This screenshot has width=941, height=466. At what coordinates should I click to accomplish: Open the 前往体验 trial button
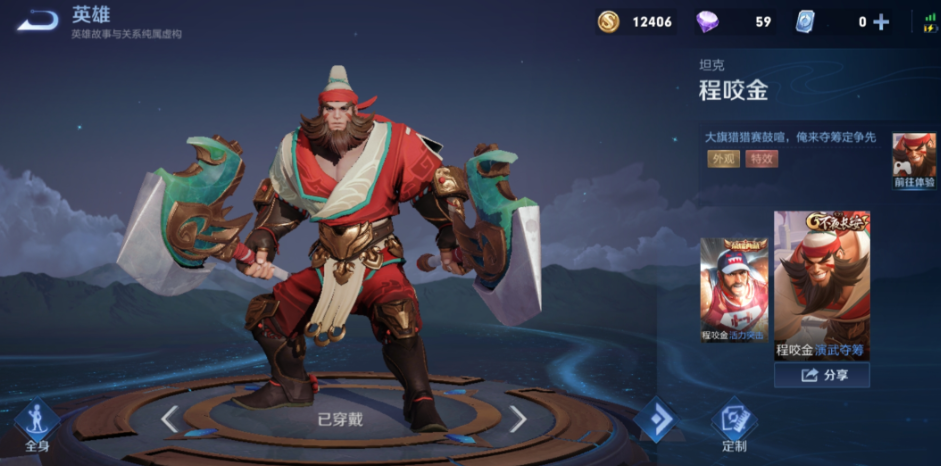(x=914, y=161)
